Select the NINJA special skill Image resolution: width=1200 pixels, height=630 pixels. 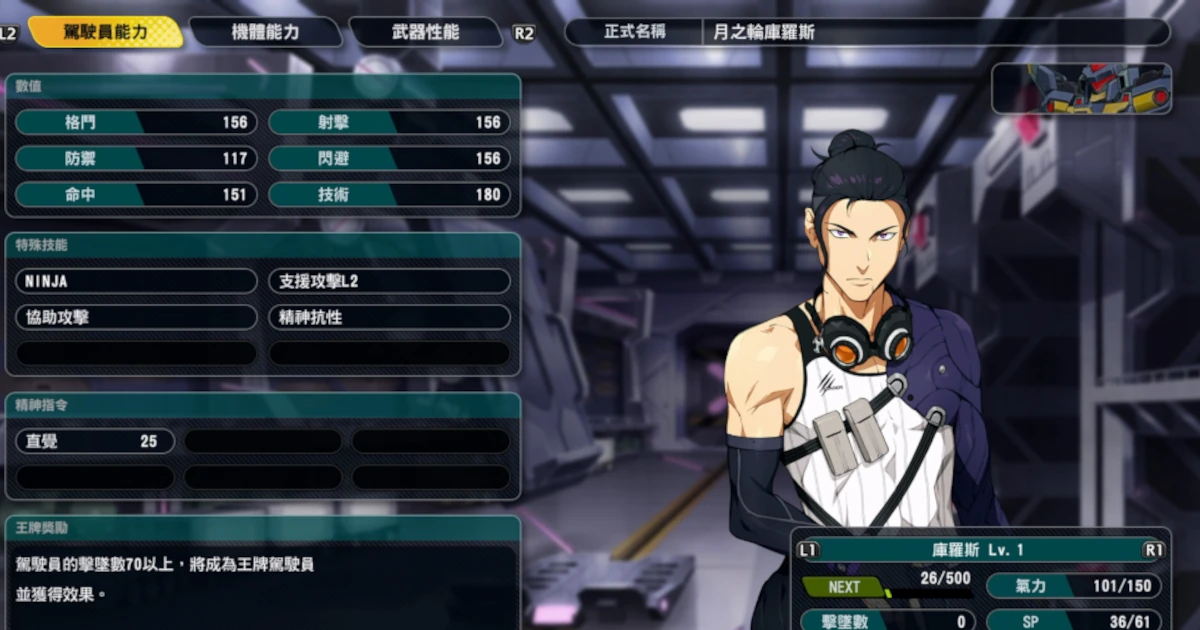(x=136, y=281)
